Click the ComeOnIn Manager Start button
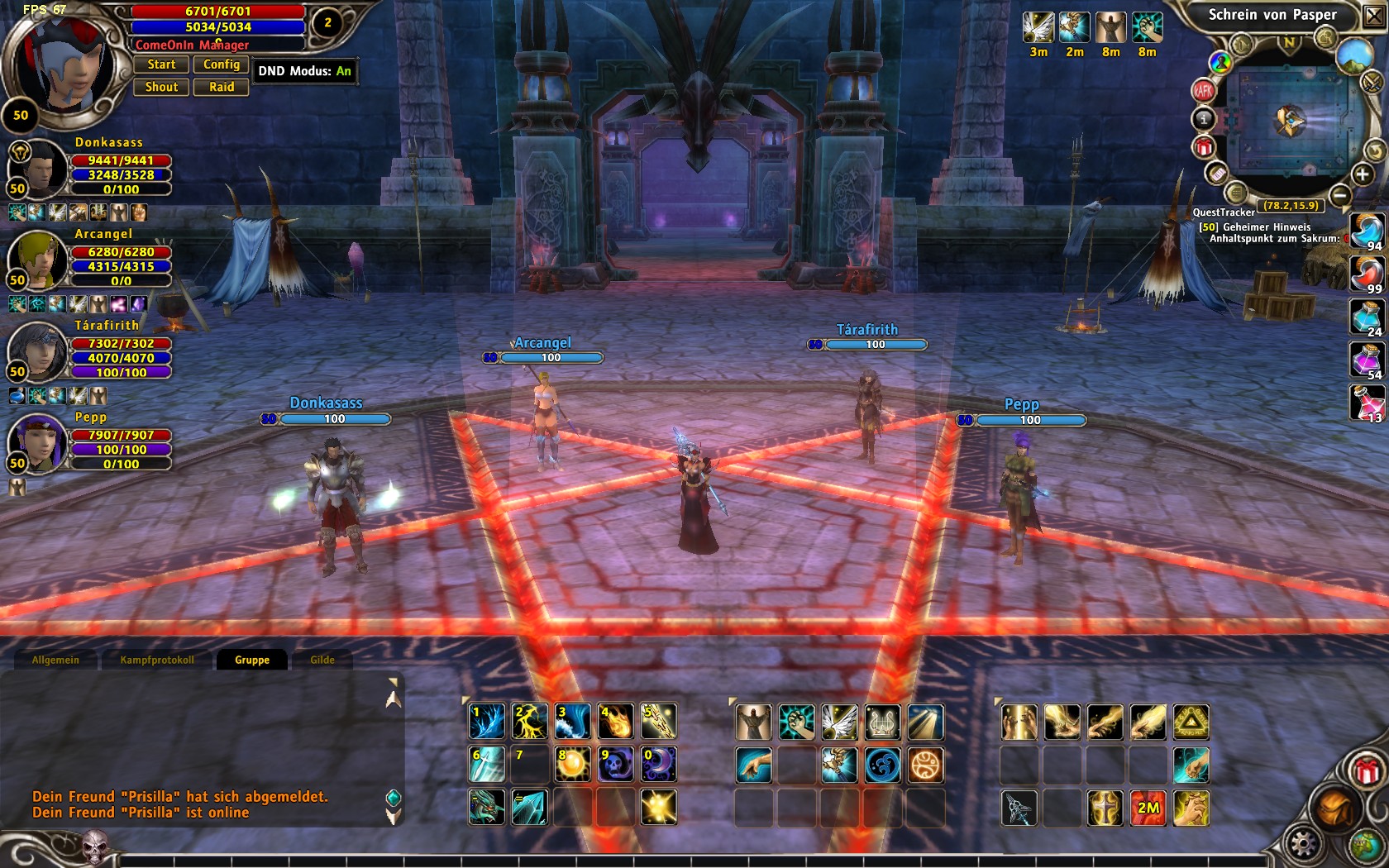The height and width of the screenshot is (868, 1389). [x=162, y=64]
